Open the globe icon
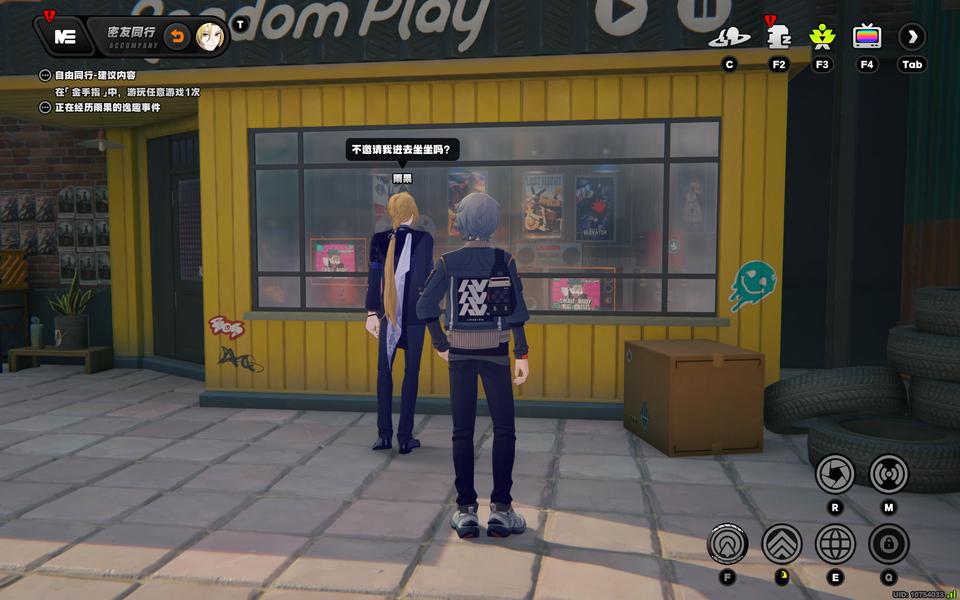 pyautogui.click(x=835, y=544)
